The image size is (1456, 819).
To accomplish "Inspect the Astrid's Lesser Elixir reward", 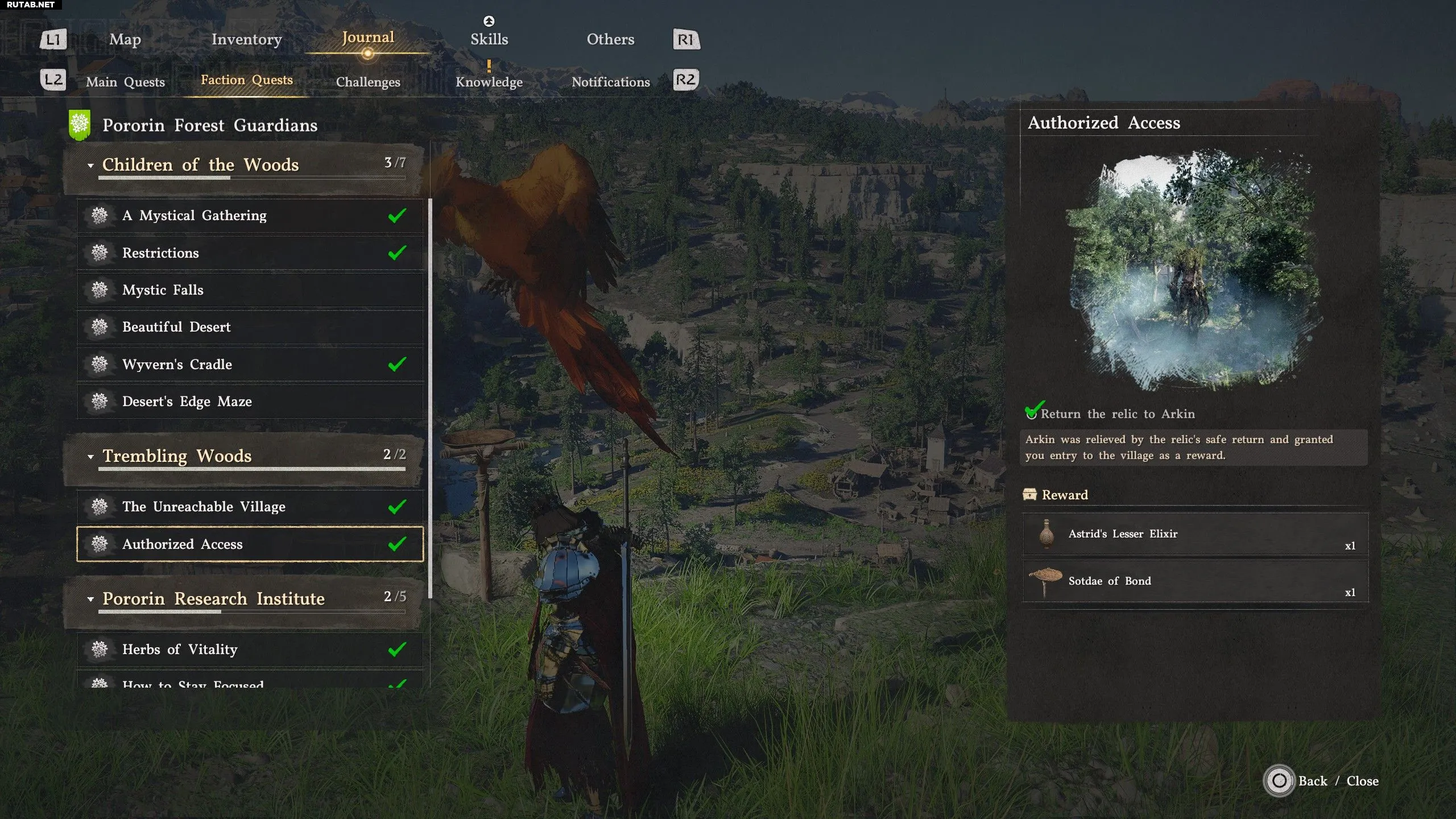I will click(x=1194, y=534).
